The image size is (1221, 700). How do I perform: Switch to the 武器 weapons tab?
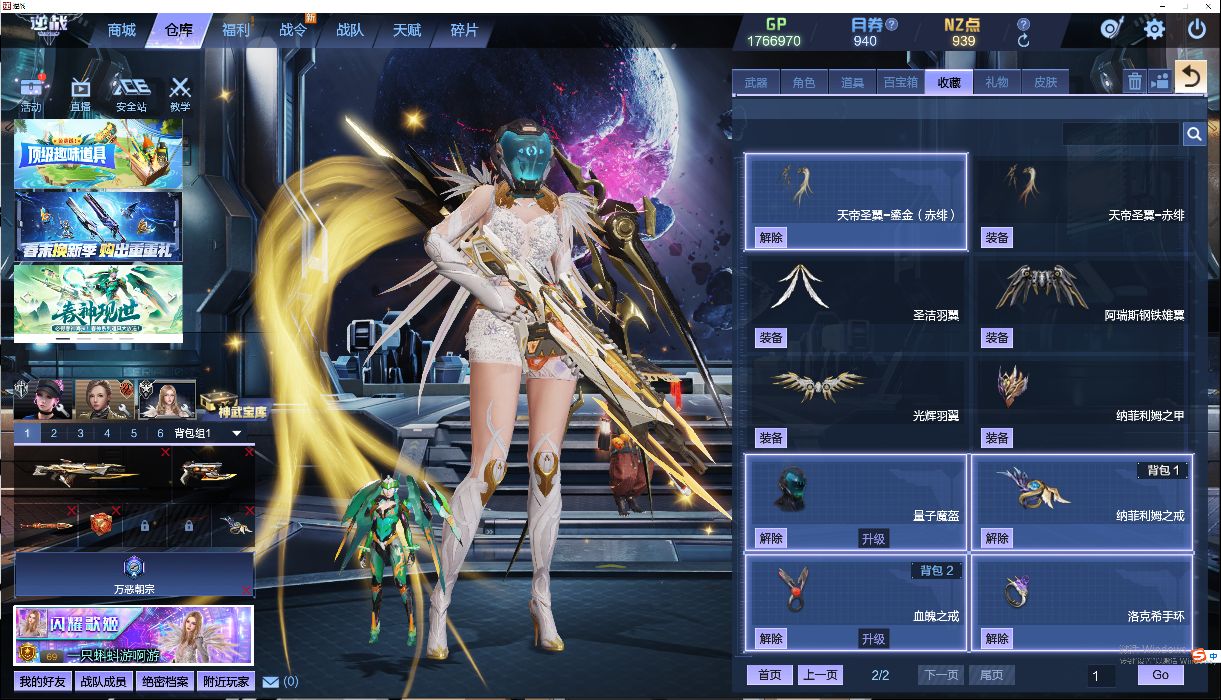click(756, 82)
